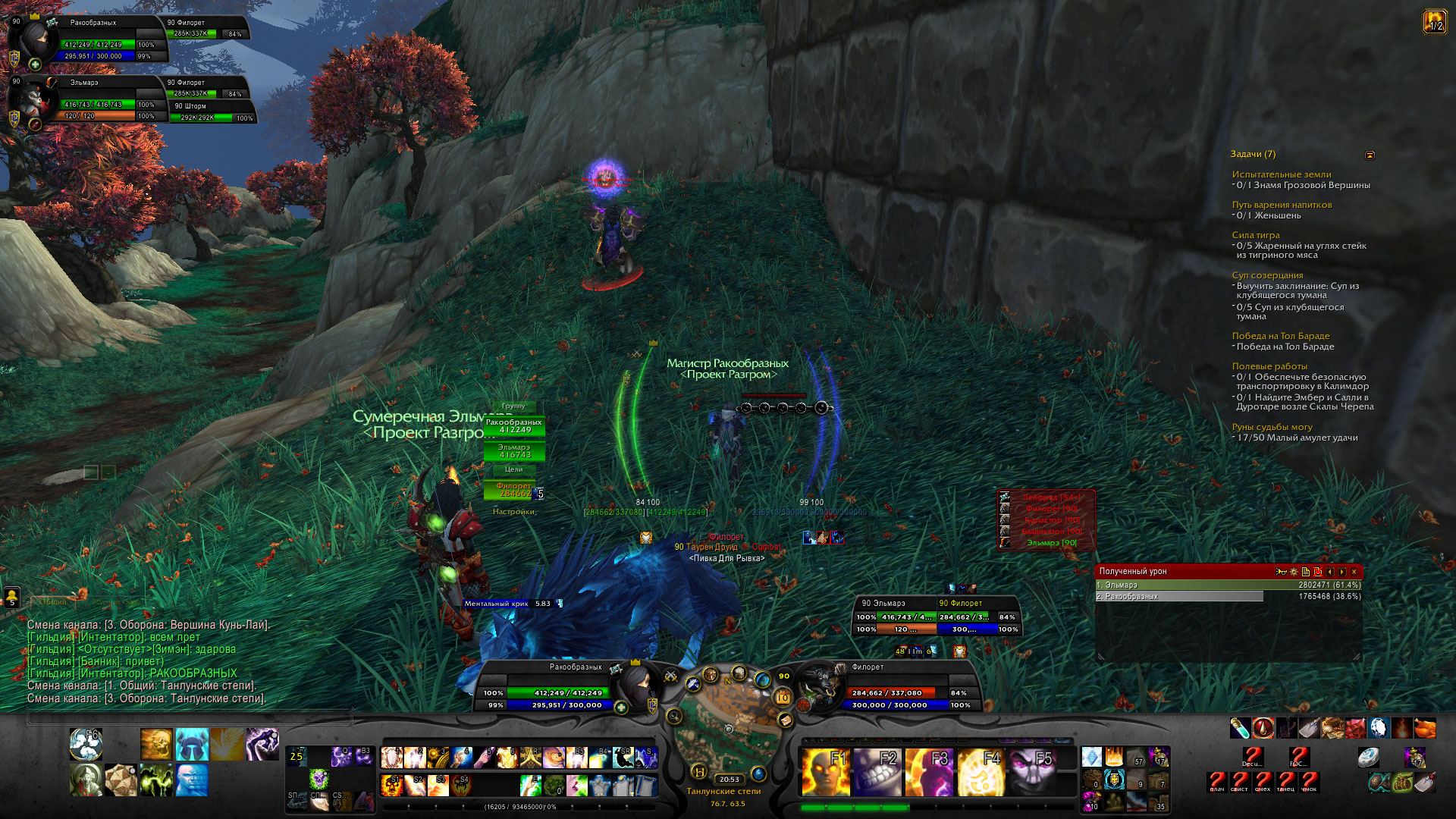1456x819 pixels.
Task: Use the F6 swirling clouds ability
Action: pyautogui.click(x=86, y=745)
